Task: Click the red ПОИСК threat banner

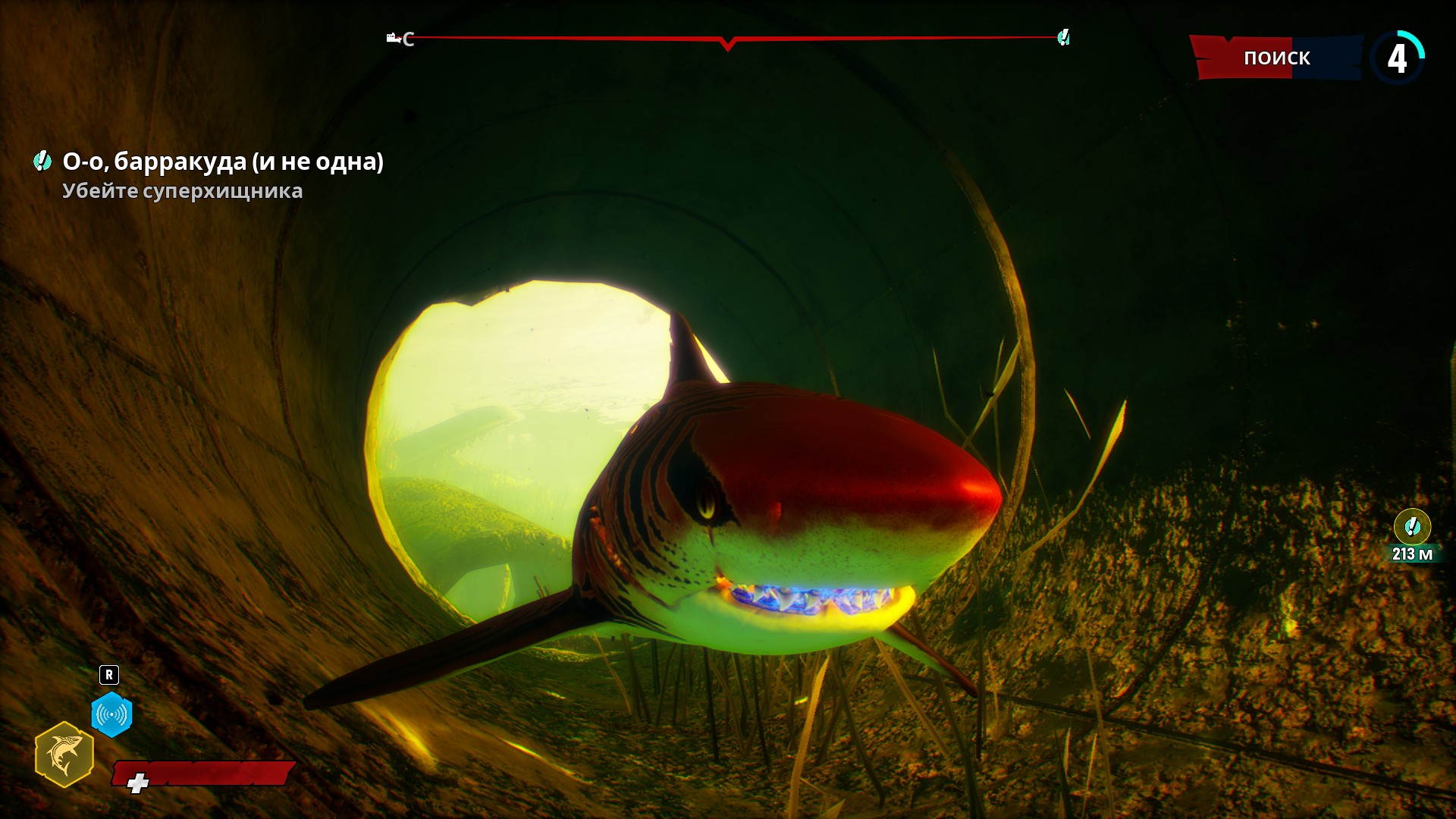Action: [x=1276, y=58]
